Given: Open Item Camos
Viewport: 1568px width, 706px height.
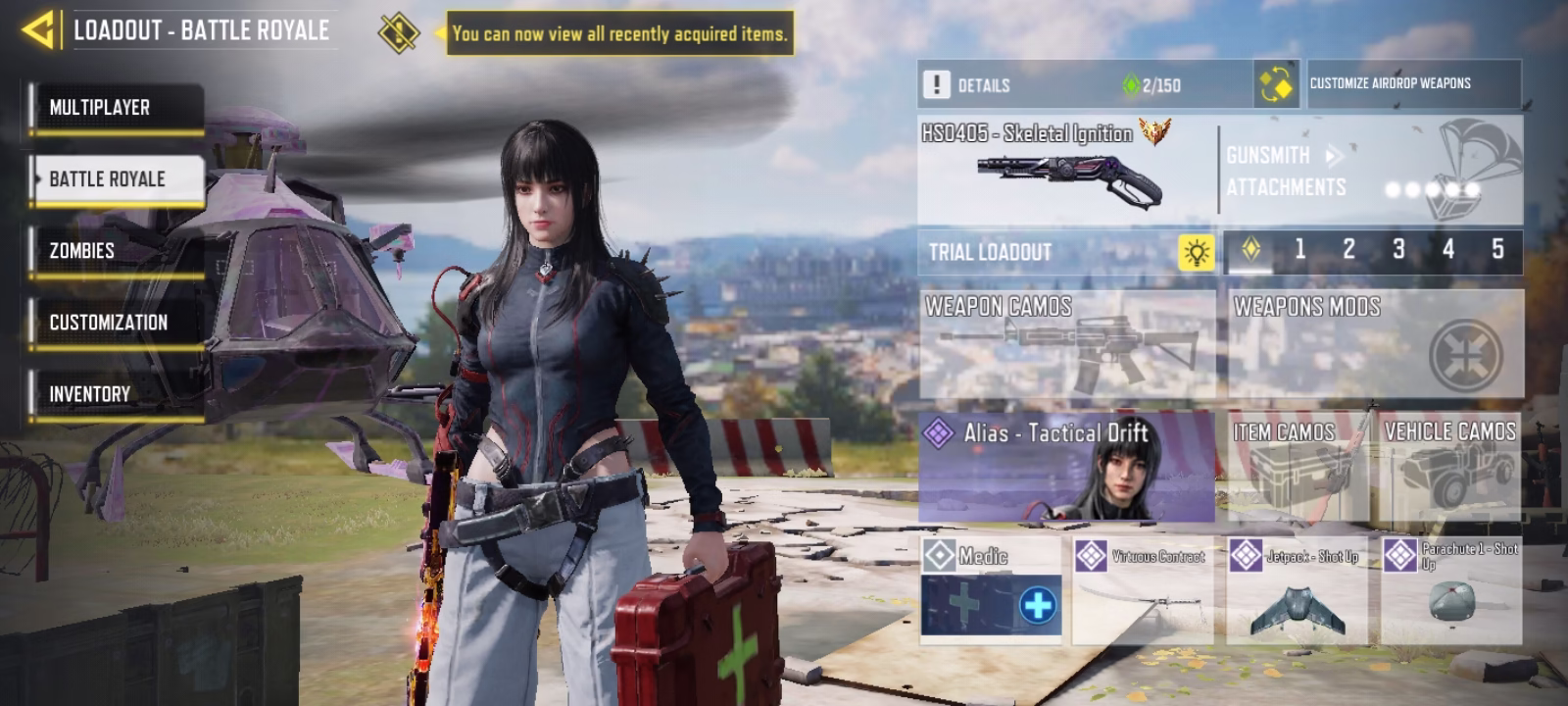Looking at the screenshot, I should tap(1296, 467).
